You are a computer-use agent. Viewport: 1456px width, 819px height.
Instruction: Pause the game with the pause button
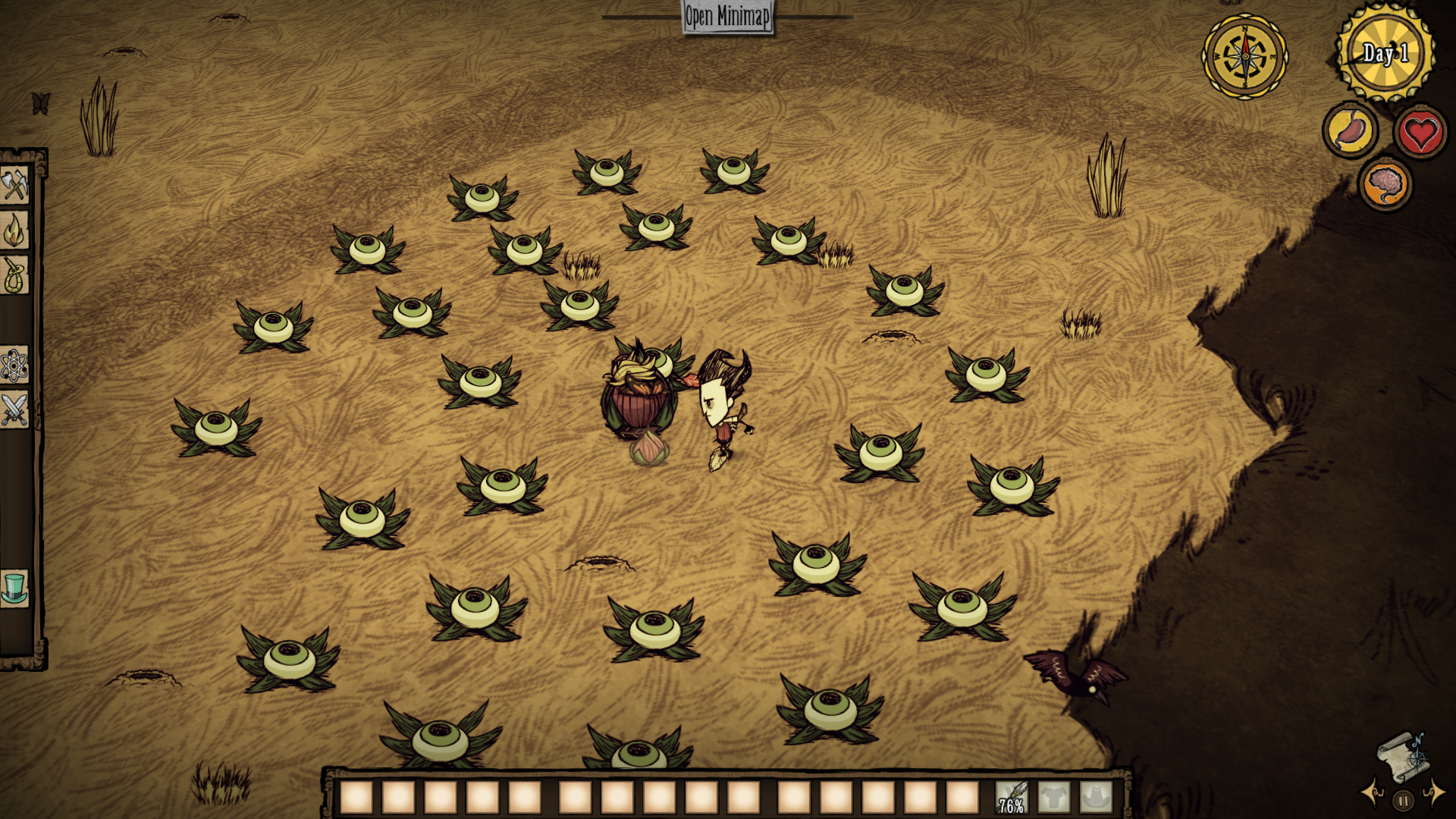click(1404, 800)
